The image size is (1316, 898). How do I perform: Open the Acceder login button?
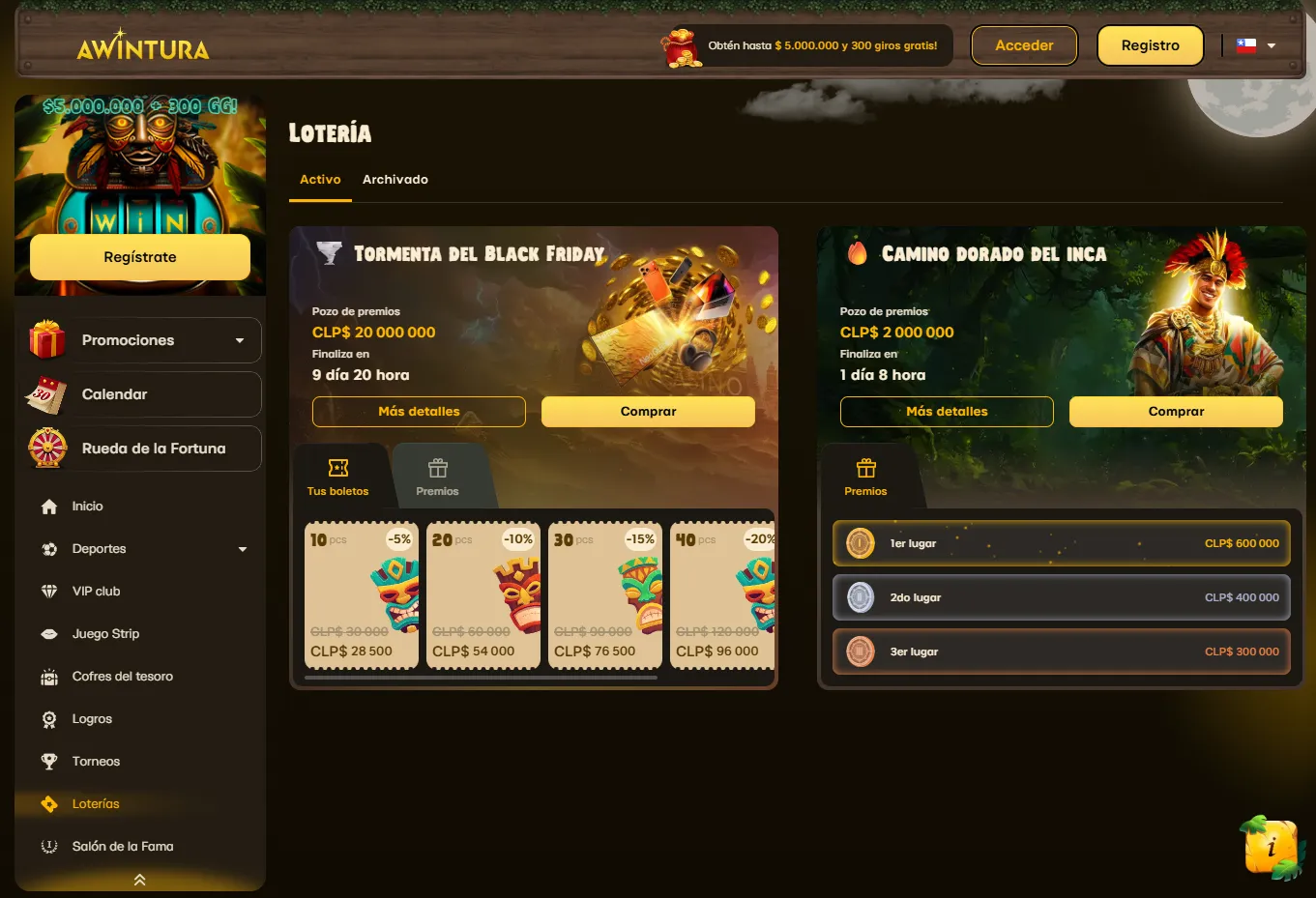[1024, 45]
